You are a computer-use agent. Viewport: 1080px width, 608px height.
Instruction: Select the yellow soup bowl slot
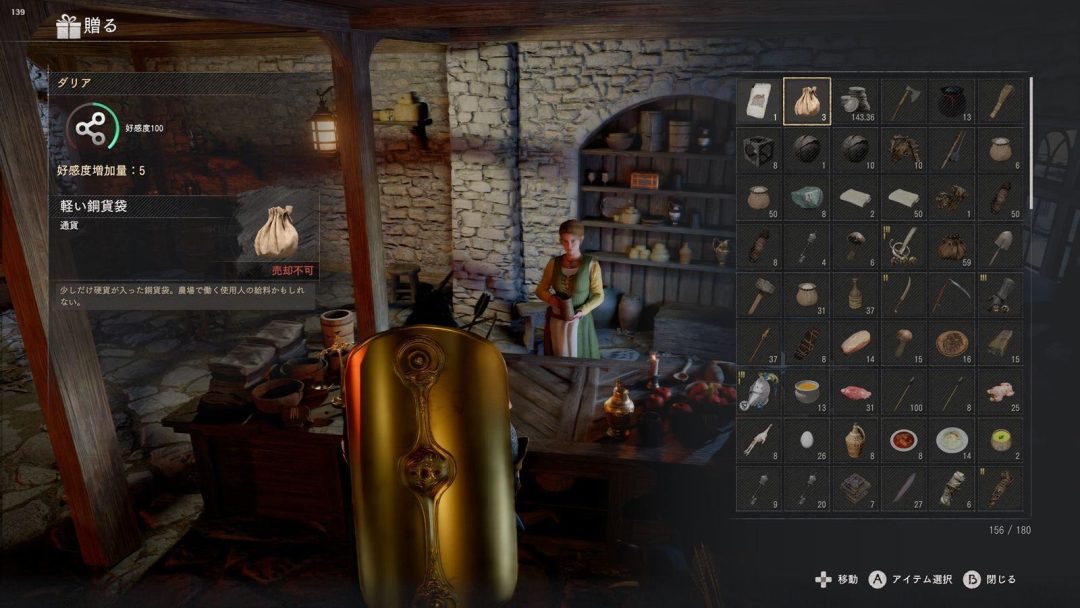click(x=807, y=390)
